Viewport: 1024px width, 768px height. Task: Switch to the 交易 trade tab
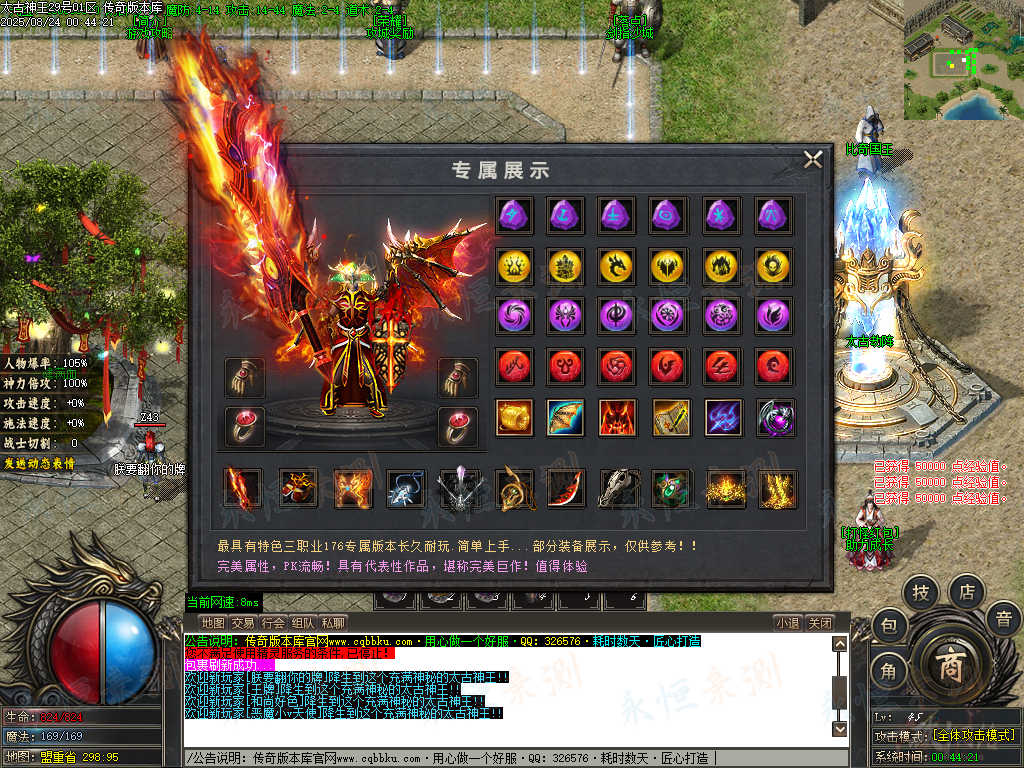(x=242, y=622)
